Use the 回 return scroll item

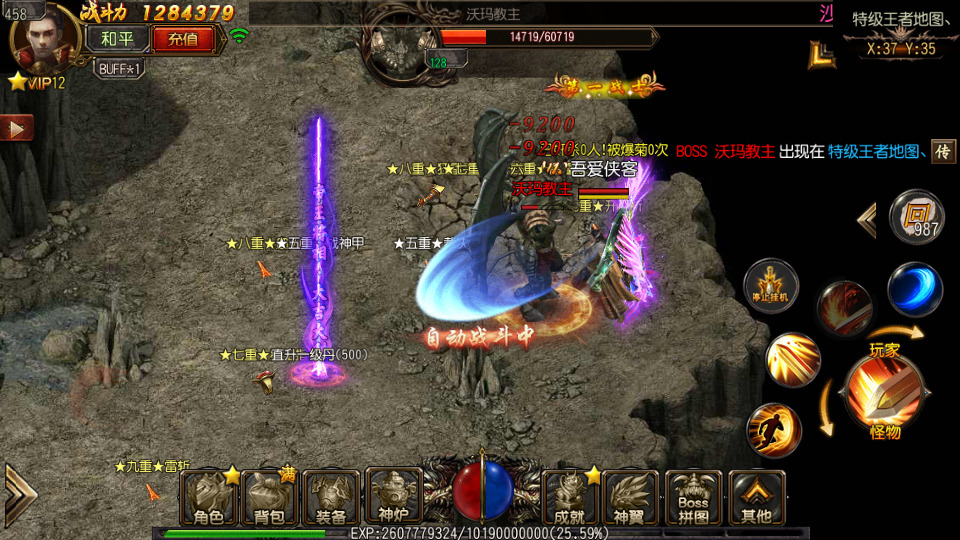point(916,216)
